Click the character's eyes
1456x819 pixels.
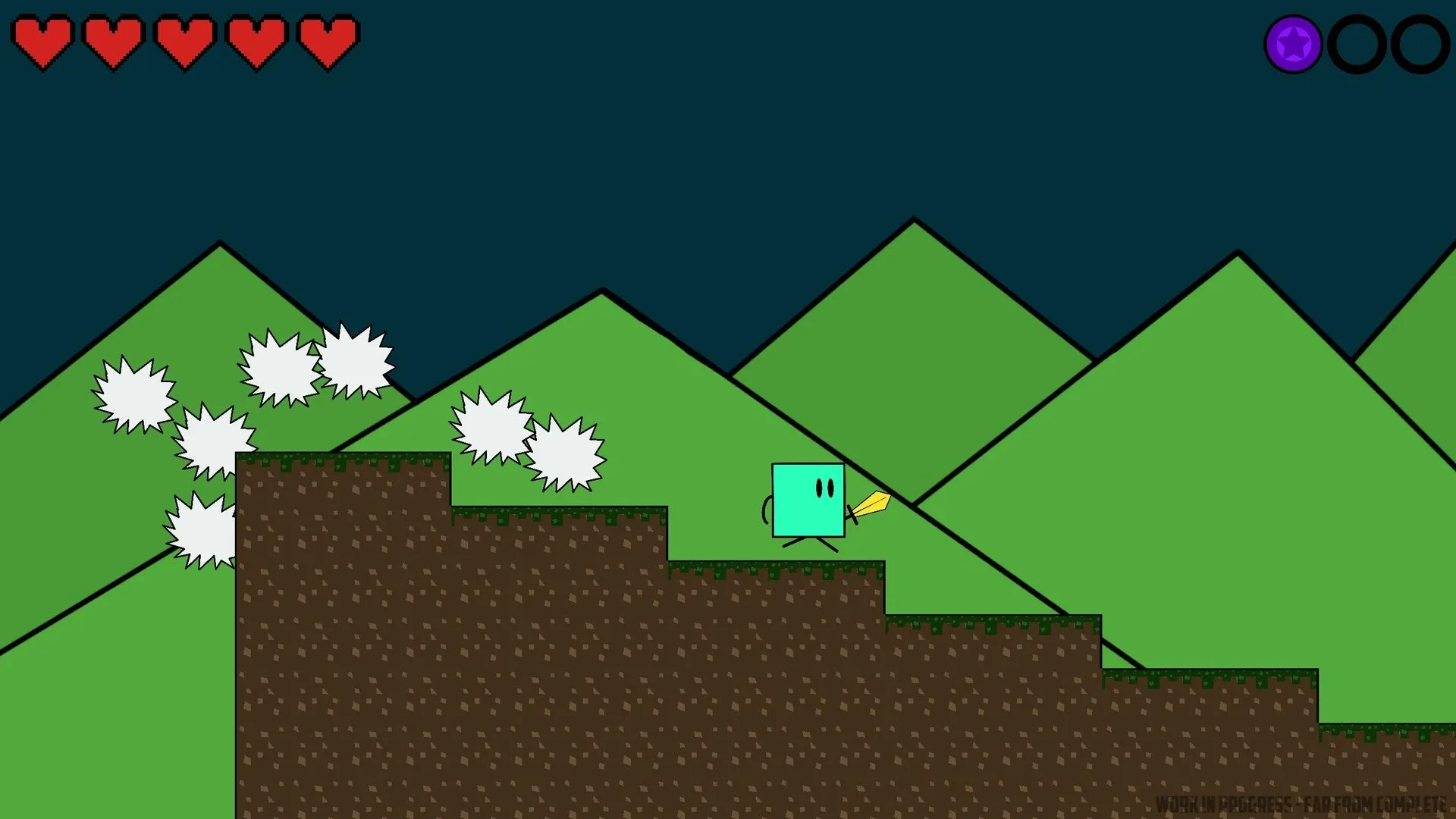[825, 485]
